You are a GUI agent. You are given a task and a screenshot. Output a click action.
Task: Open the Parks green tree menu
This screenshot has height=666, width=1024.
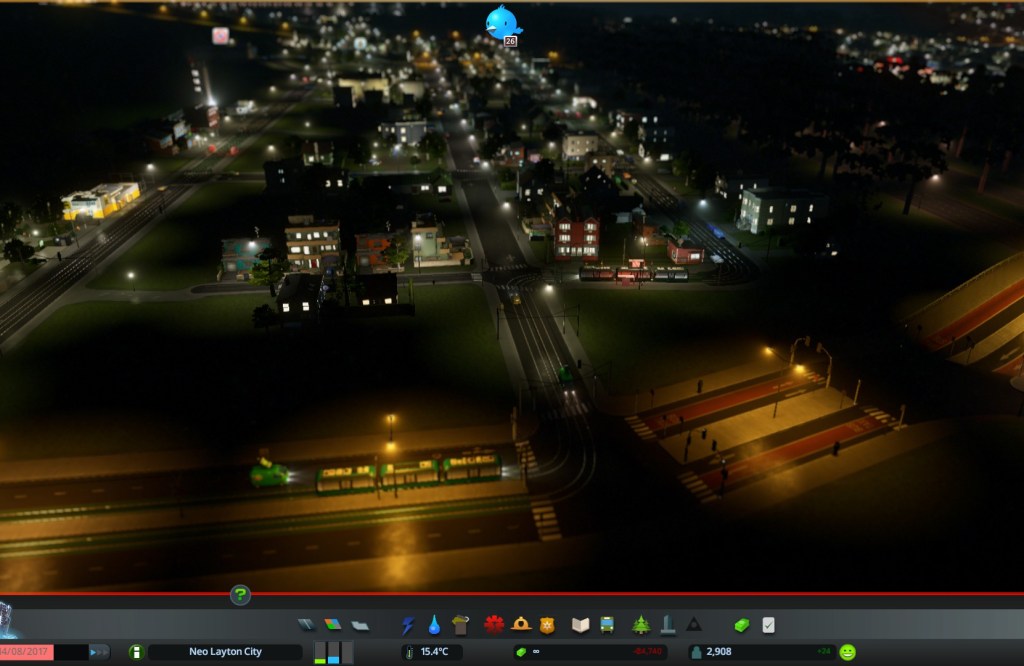tap(641, 625)
